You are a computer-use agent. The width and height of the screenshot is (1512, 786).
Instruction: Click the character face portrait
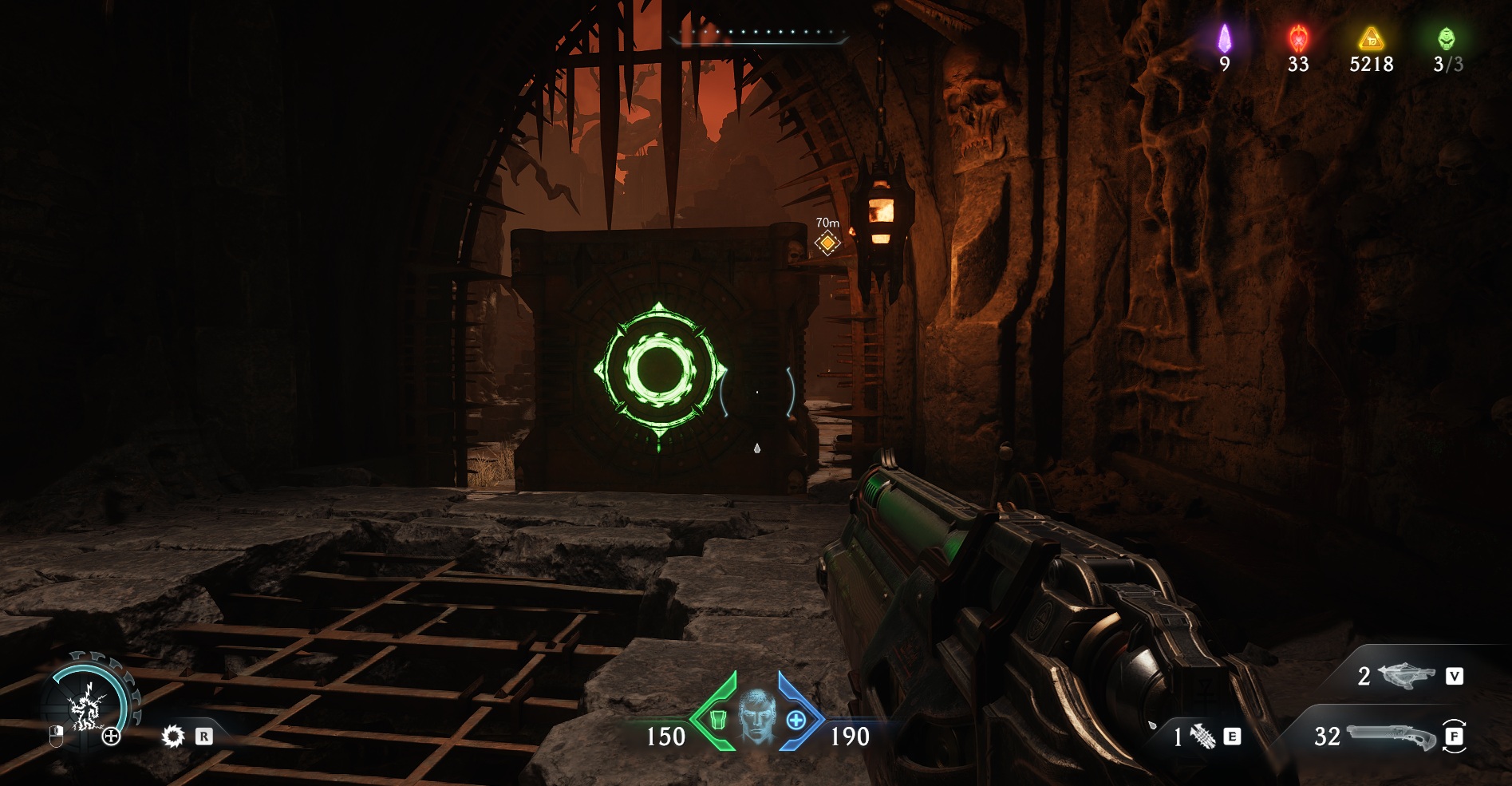pos(756,717)
